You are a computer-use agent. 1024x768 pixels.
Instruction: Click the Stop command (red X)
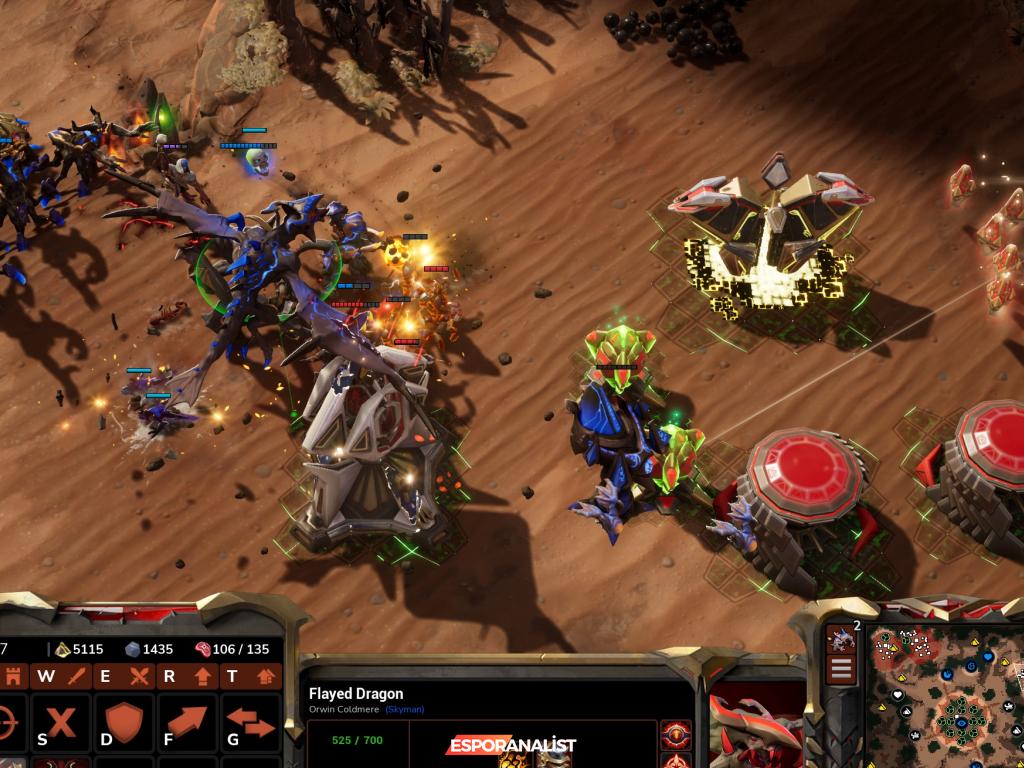coord(61,722)
